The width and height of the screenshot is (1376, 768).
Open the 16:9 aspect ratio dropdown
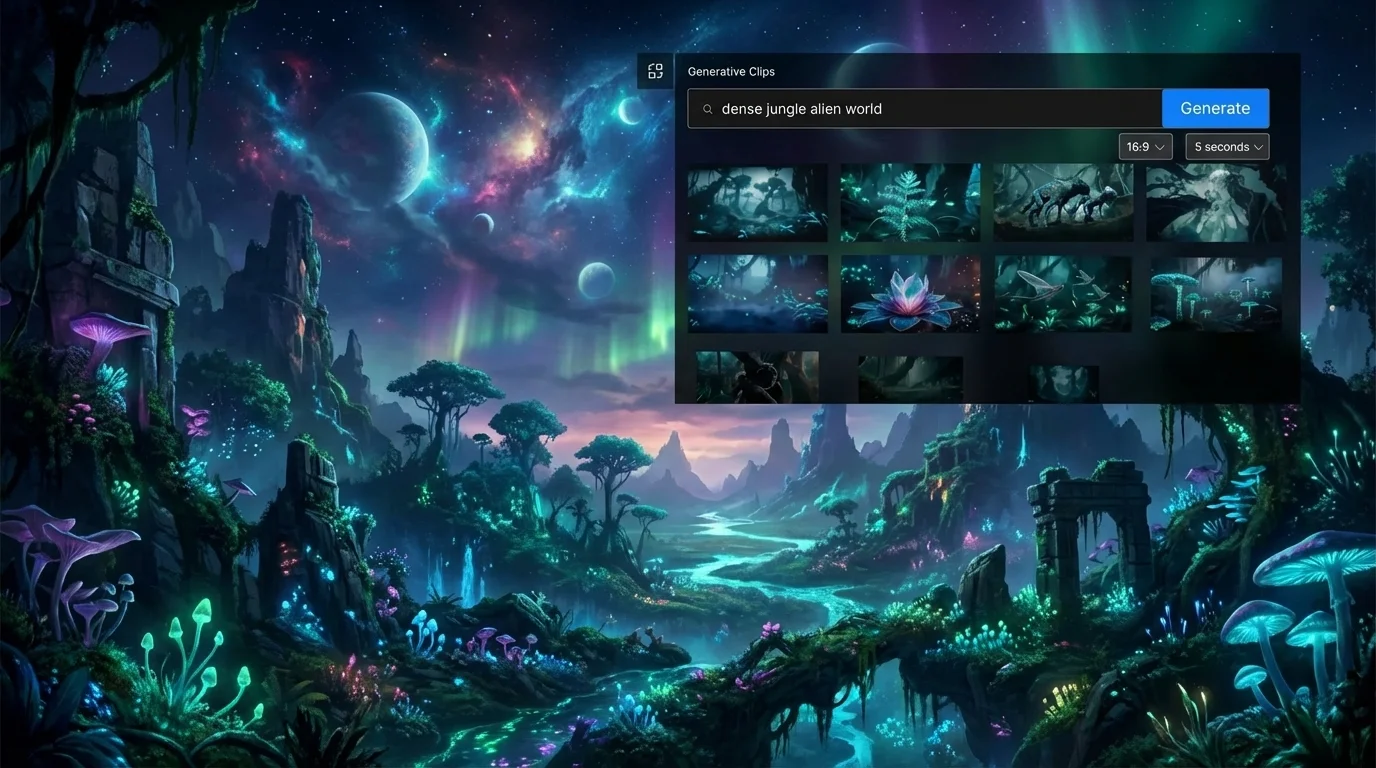(x=1144, y=146)
